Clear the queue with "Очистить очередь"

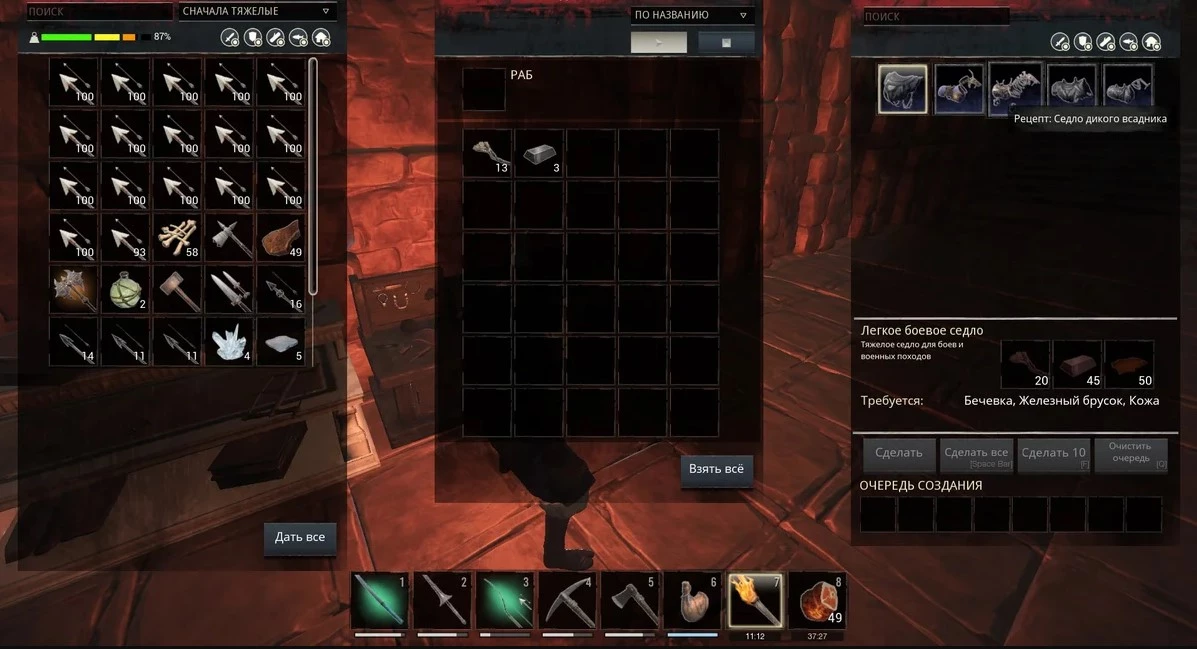coord(1130,453)
